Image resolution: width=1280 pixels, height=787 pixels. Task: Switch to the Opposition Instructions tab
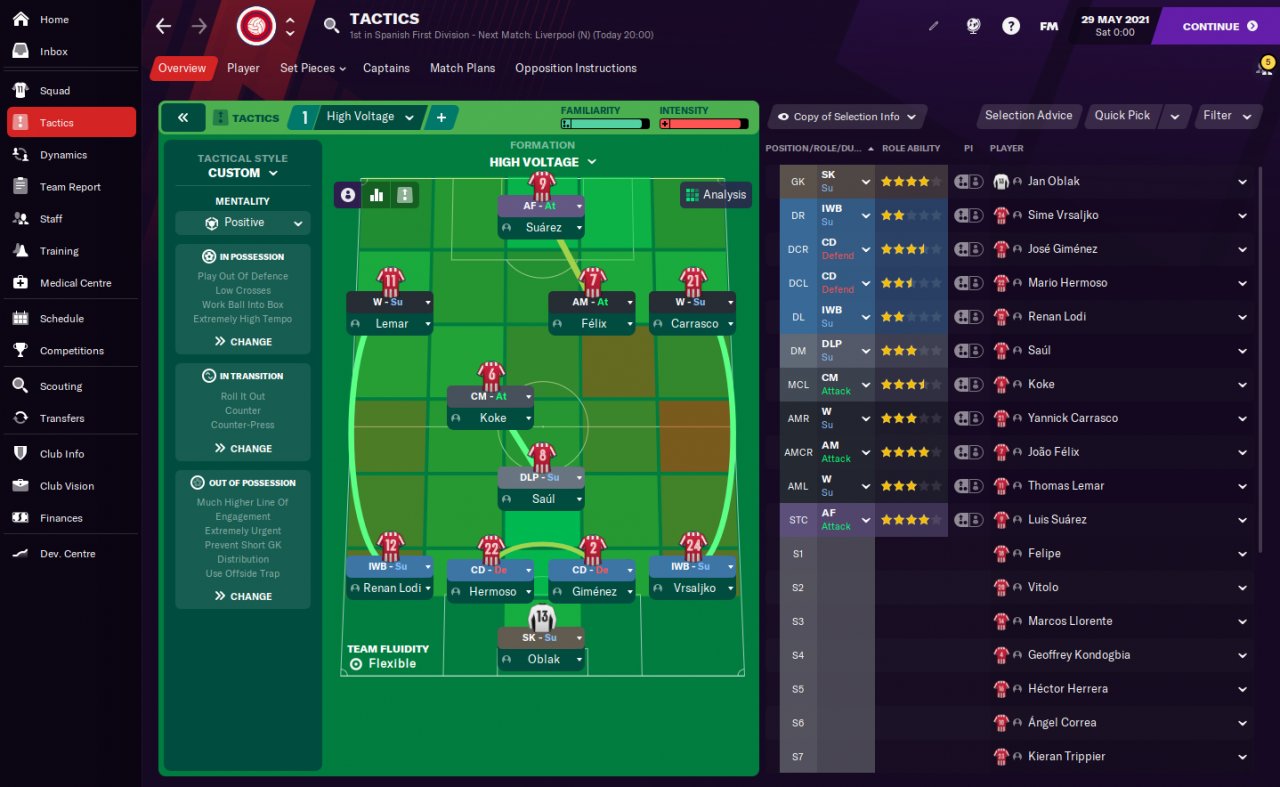575,68
